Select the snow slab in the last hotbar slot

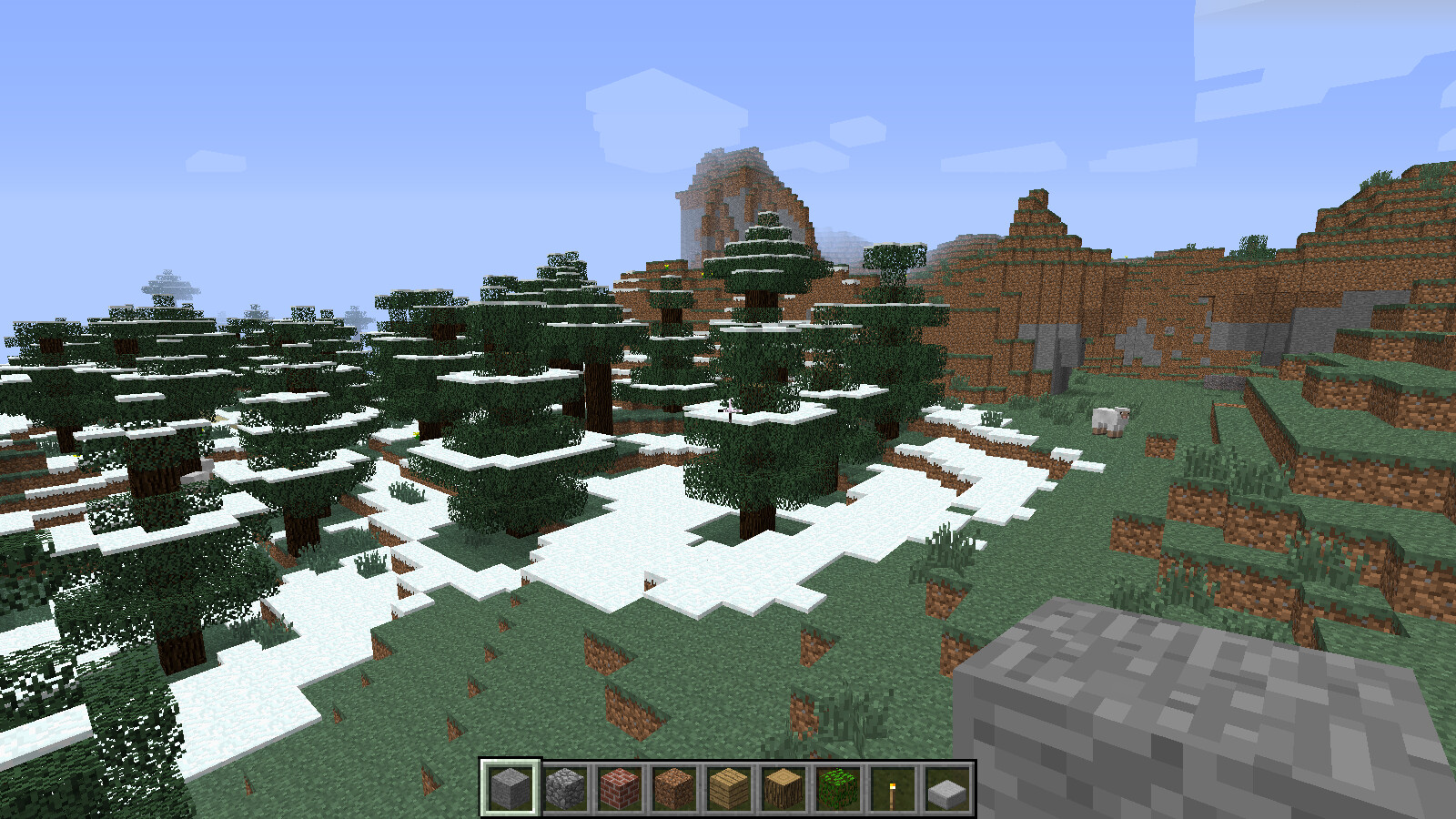pos(947,785)
